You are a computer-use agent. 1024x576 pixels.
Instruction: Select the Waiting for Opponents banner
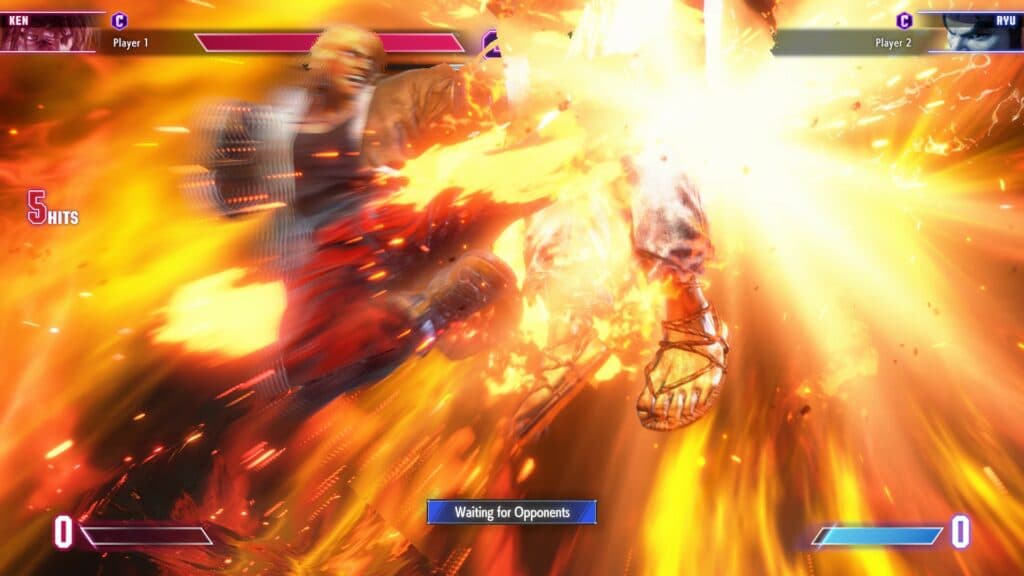(512, 512)
